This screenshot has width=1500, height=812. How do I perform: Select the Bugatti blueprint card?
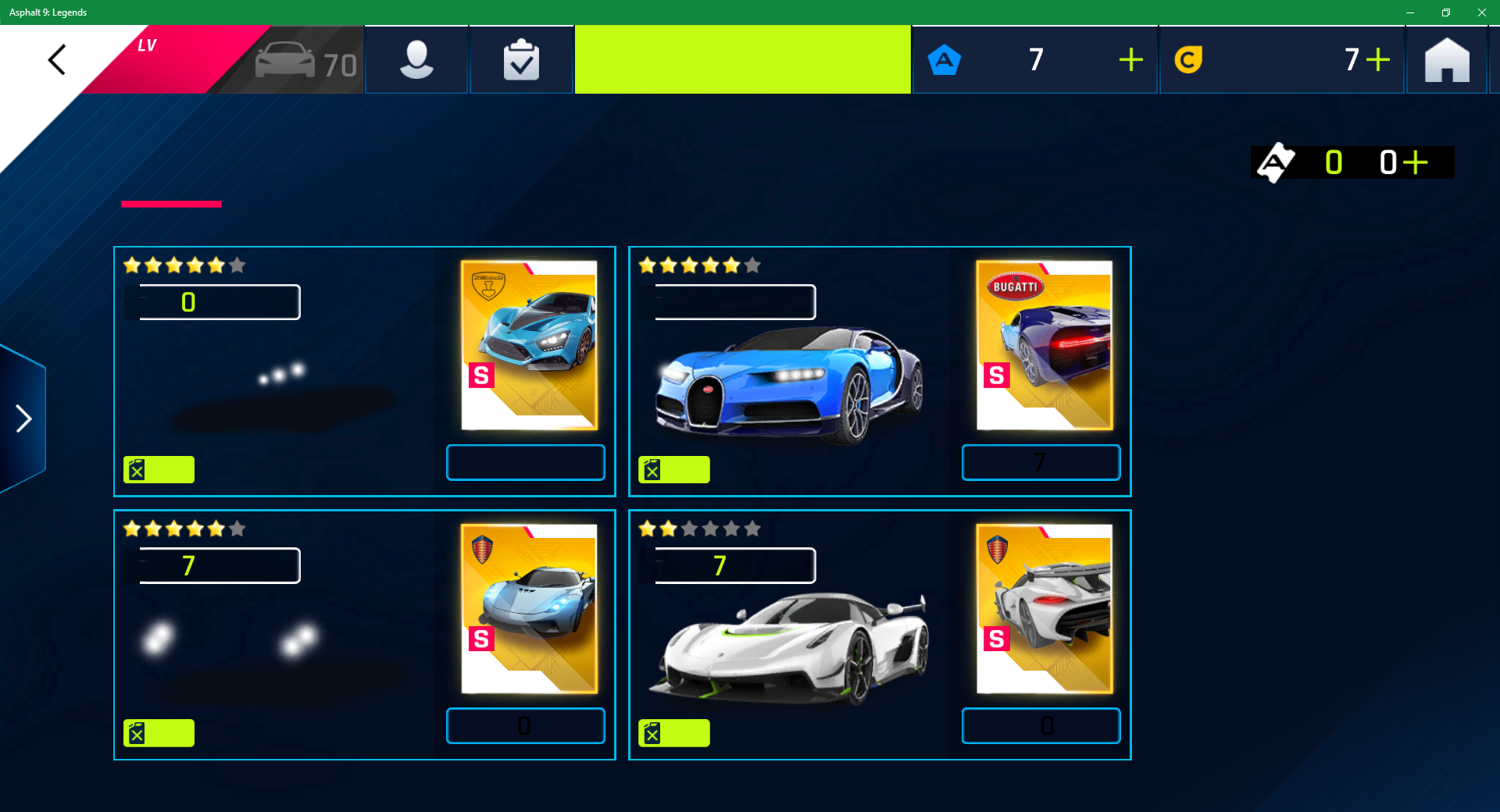(x=1045, y=345)
